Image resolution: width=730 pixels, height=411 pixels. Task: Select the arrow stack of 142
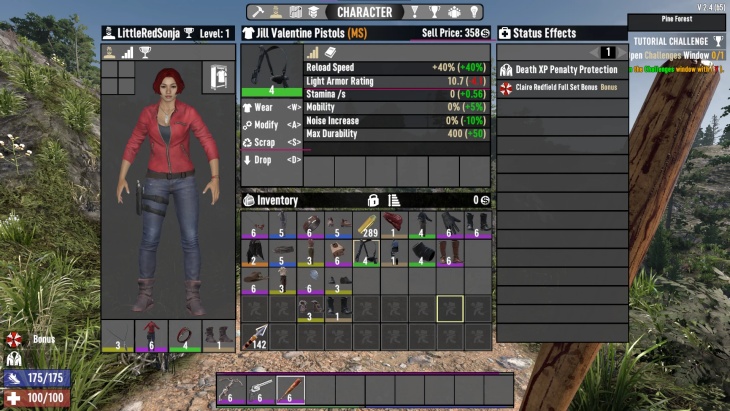(255, 337)
